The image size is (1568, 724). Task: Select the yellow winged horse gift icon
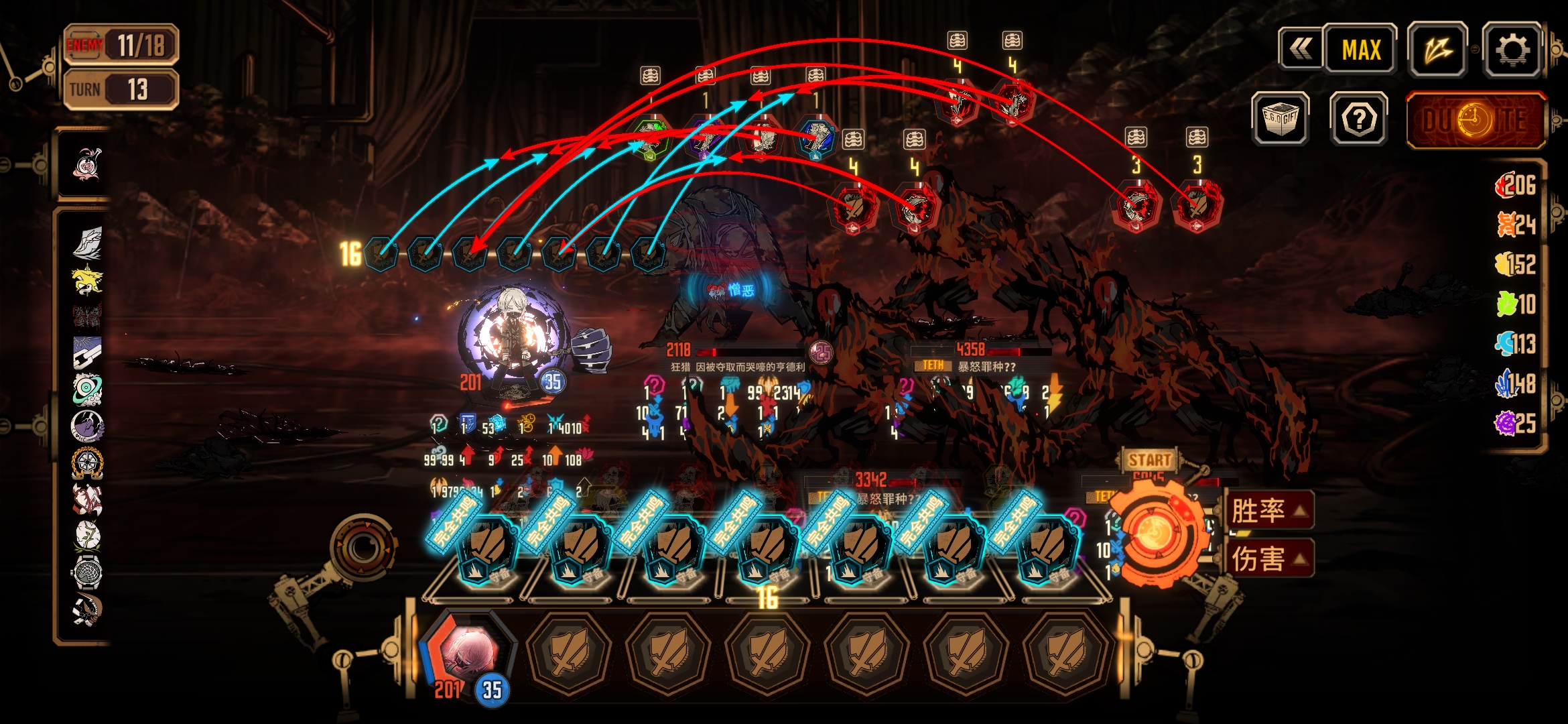pos(87,279)
